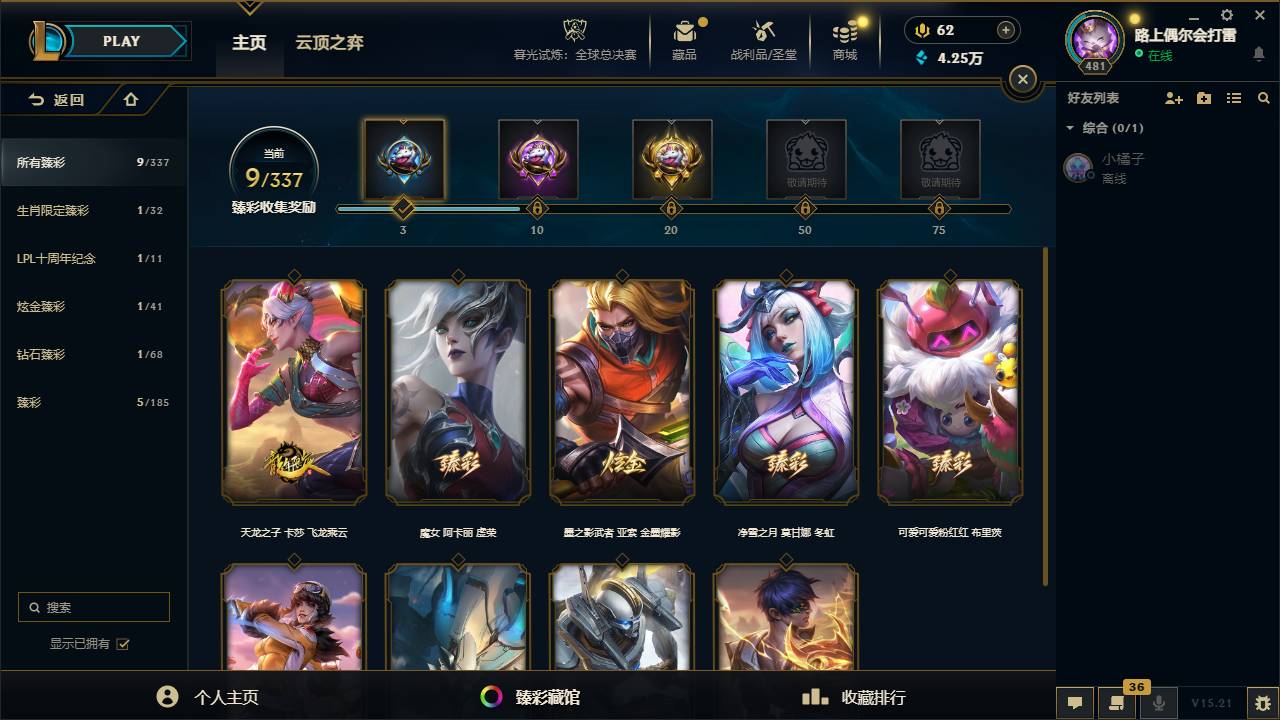Toggle the friend list view options icon
The image size is (1280, 720).
point(1233,97)
